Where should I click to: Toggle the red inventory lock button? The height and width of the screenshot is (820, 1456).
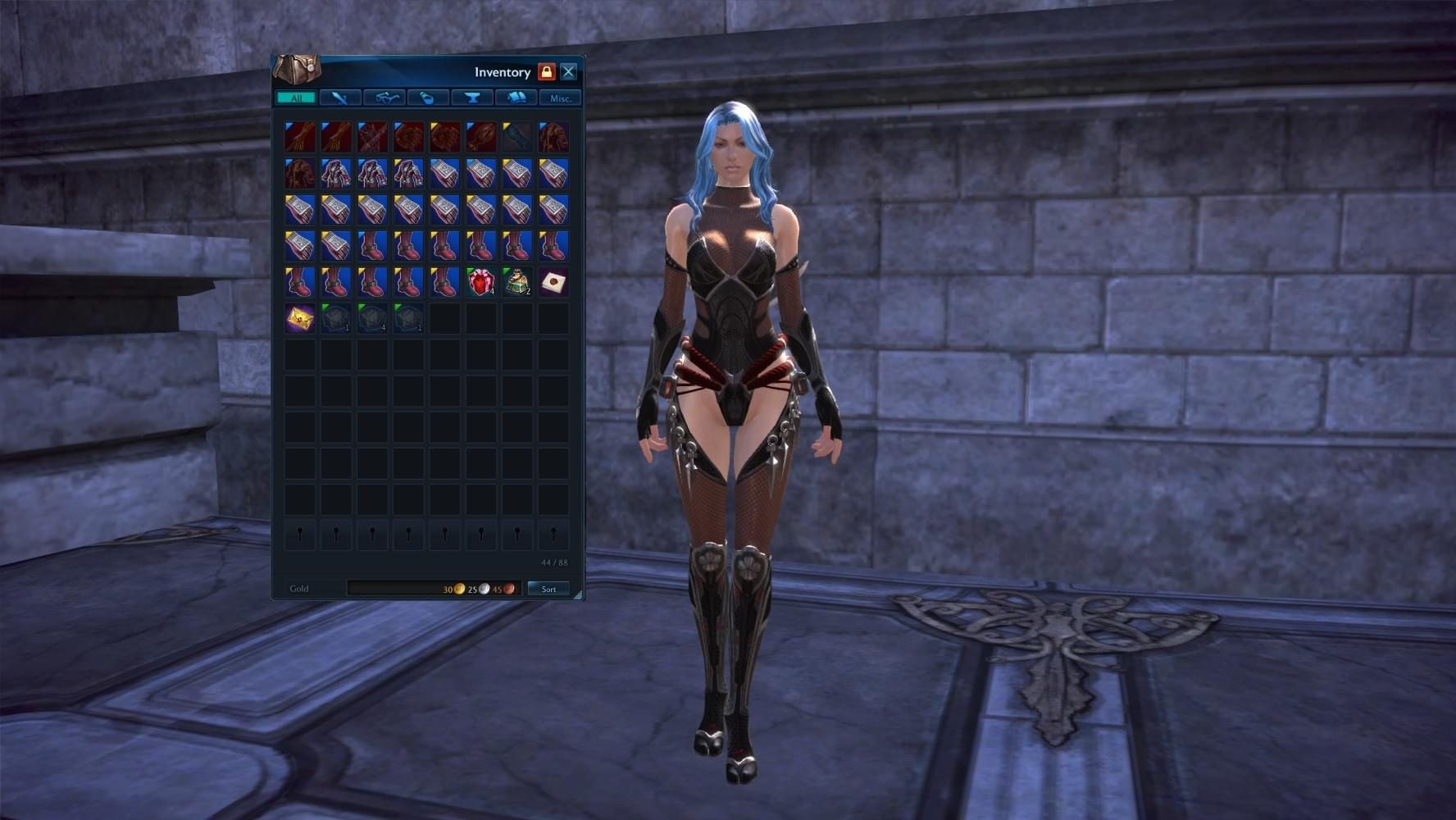546,72
